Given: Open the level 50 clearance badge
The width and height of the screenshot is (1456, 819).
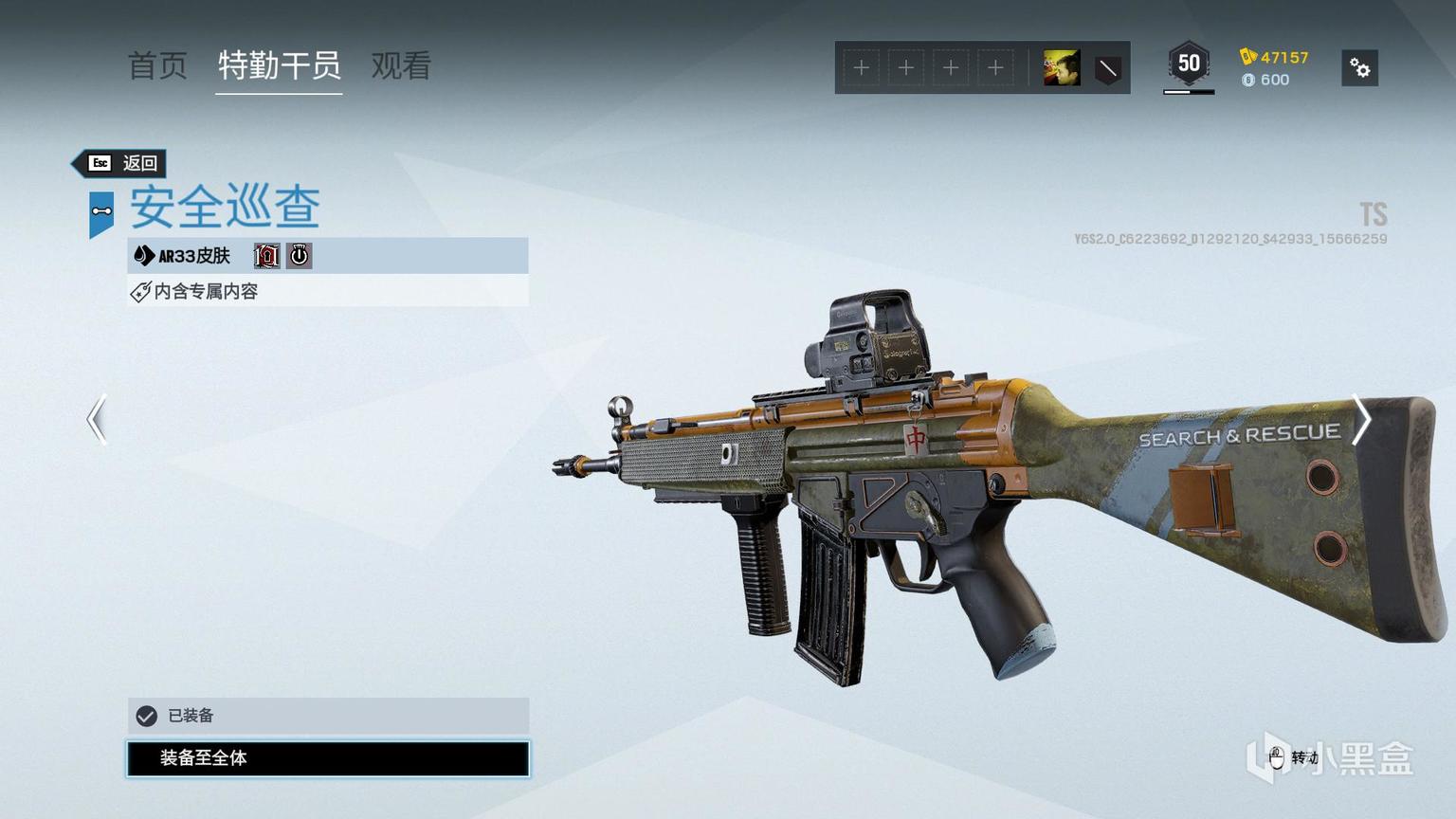Looking at the screenshot, I should point(1189,65).
